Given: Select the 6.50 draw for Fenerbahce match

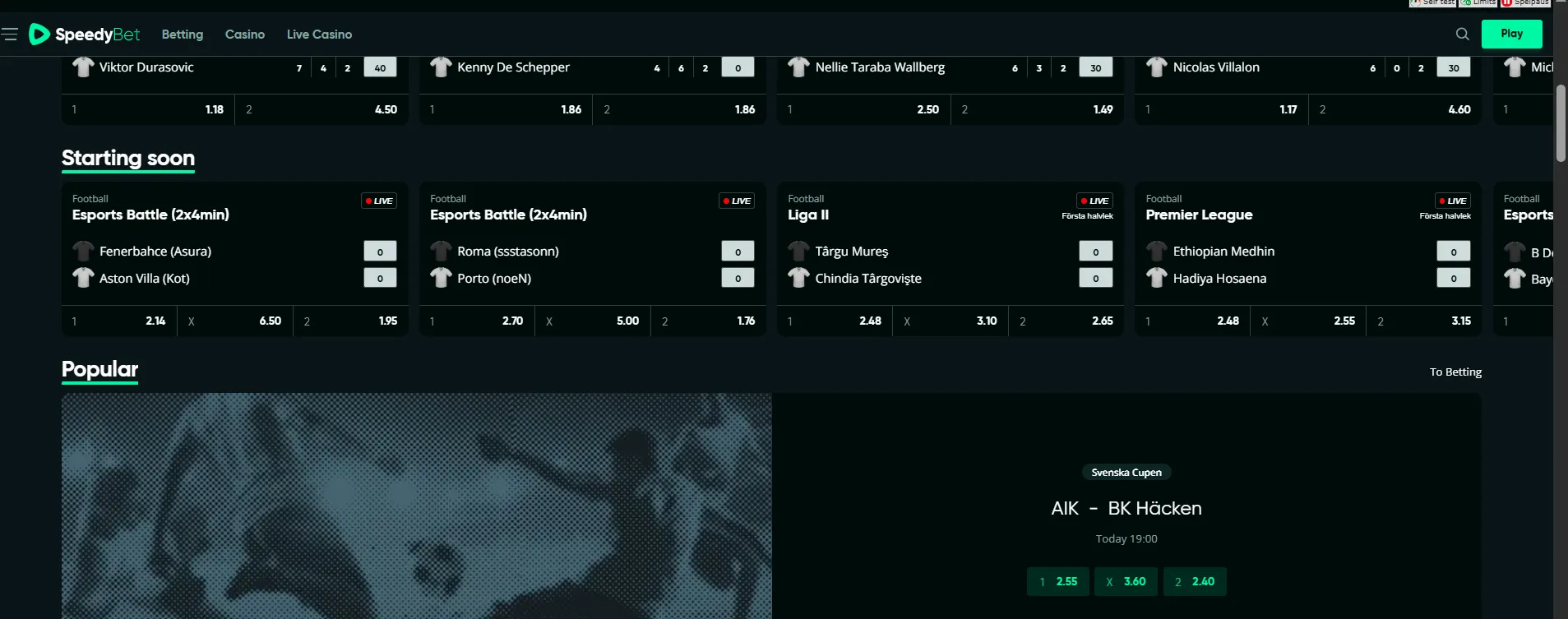Looking at the screenshot, I should (x=234, y=321).
